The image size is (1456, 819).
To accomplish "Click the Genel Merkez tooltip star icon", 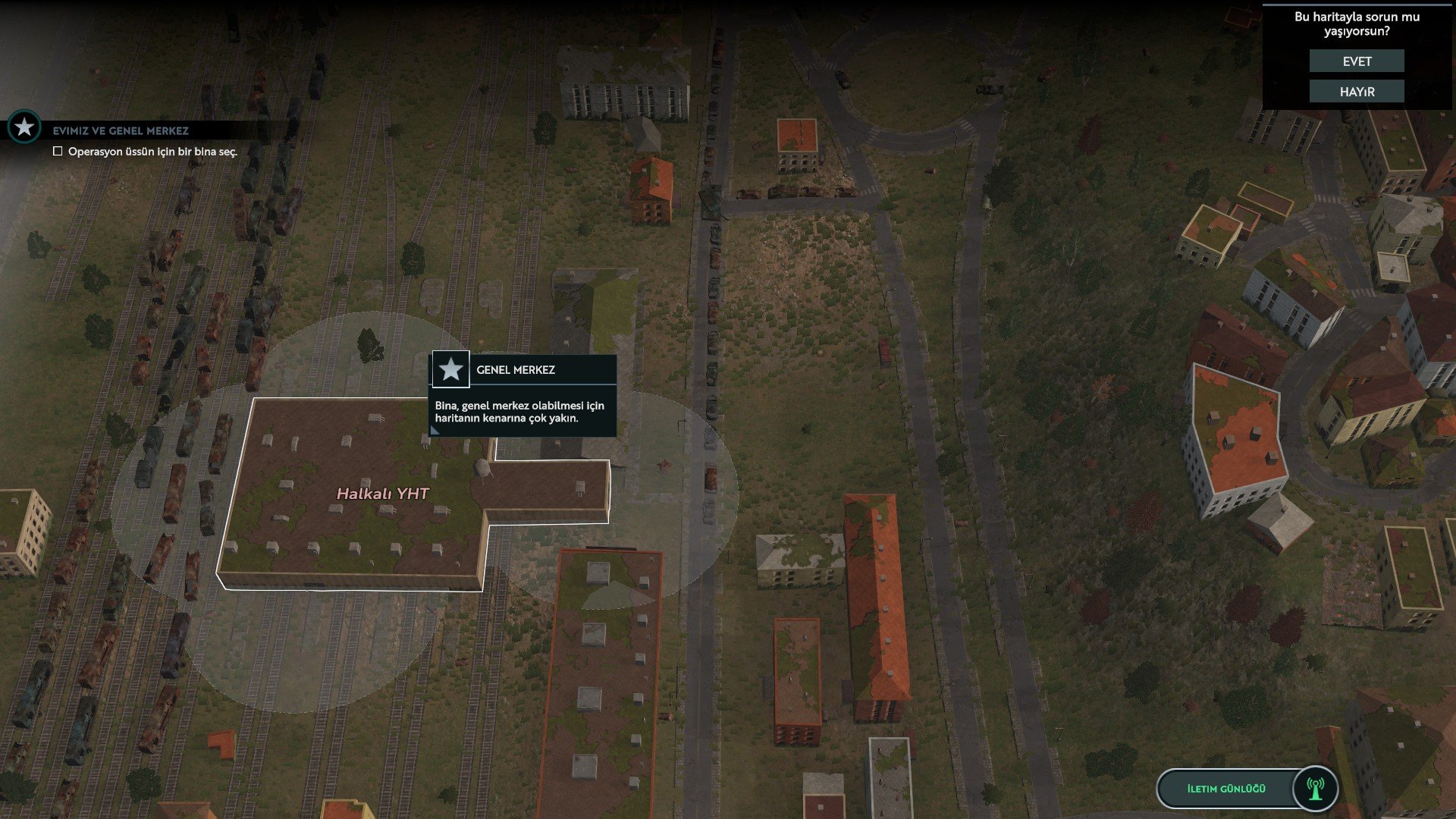I will tap(451, 370).
